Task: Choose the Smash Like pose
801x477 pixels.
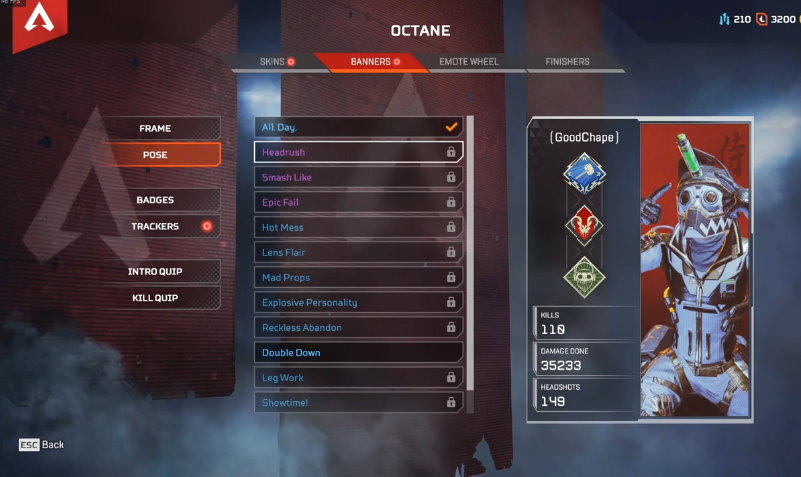Action: point(358,177)
